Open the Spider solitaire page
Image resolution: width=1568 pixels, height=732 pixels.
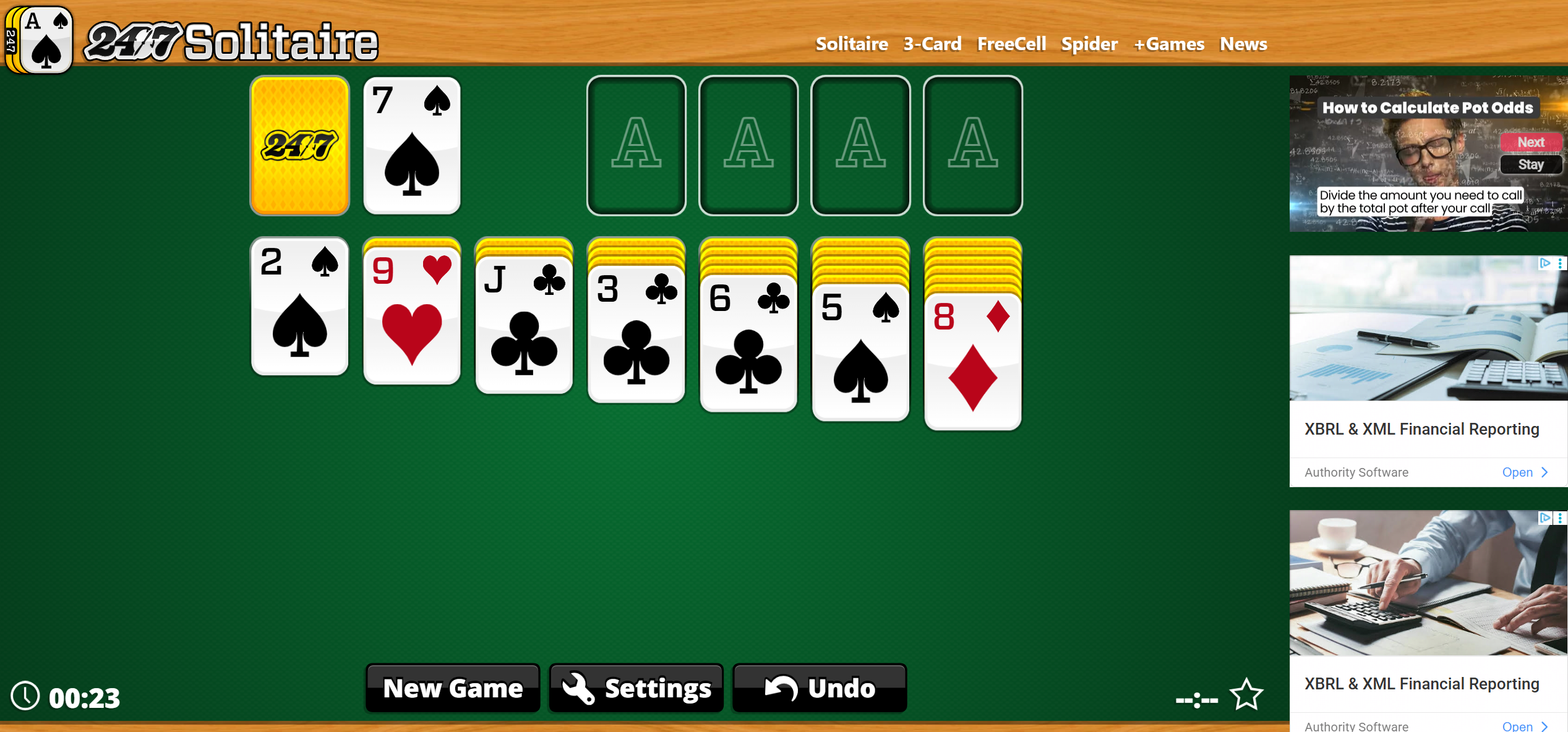1089,43
